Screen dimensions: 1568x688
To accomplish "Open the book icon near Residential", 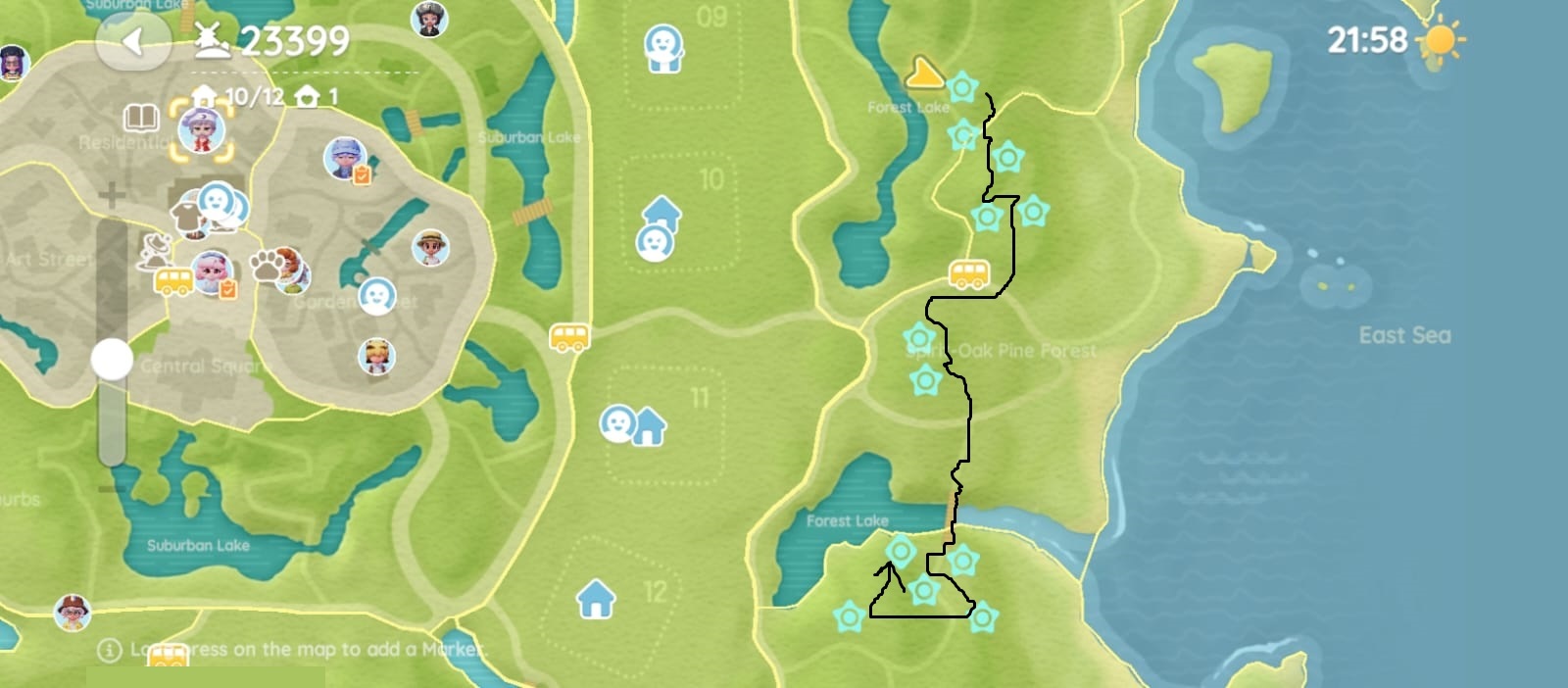I will (x=141, y=119).
